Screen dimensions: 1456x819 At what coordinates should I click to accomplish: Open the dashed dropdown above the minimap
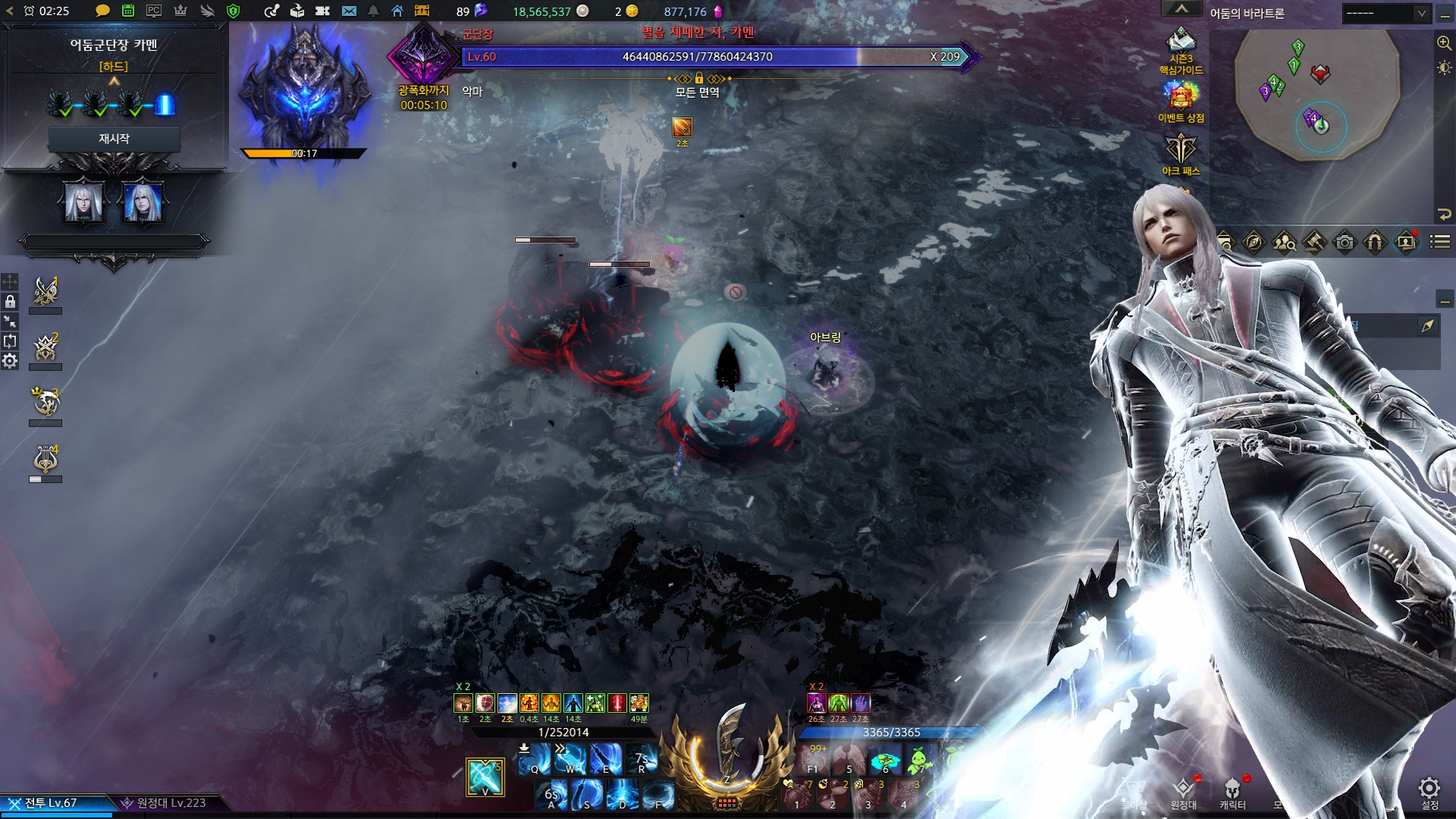pos(1385,13)
